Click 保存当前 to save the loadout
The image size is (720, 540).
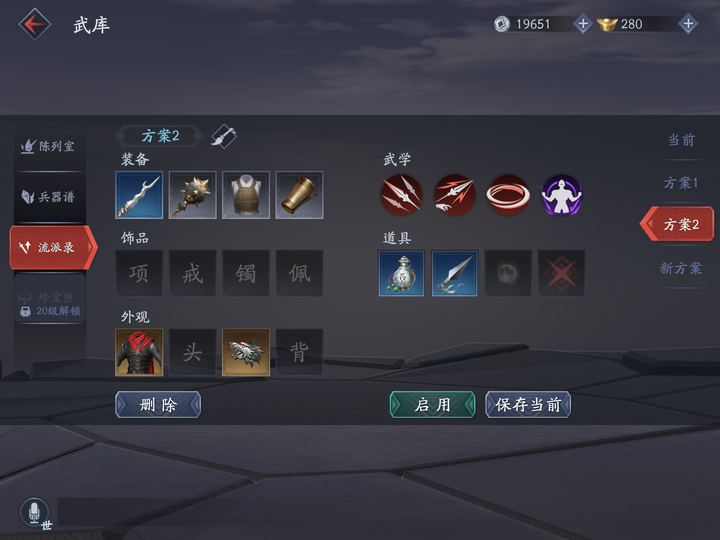click(x=528, y=404)
